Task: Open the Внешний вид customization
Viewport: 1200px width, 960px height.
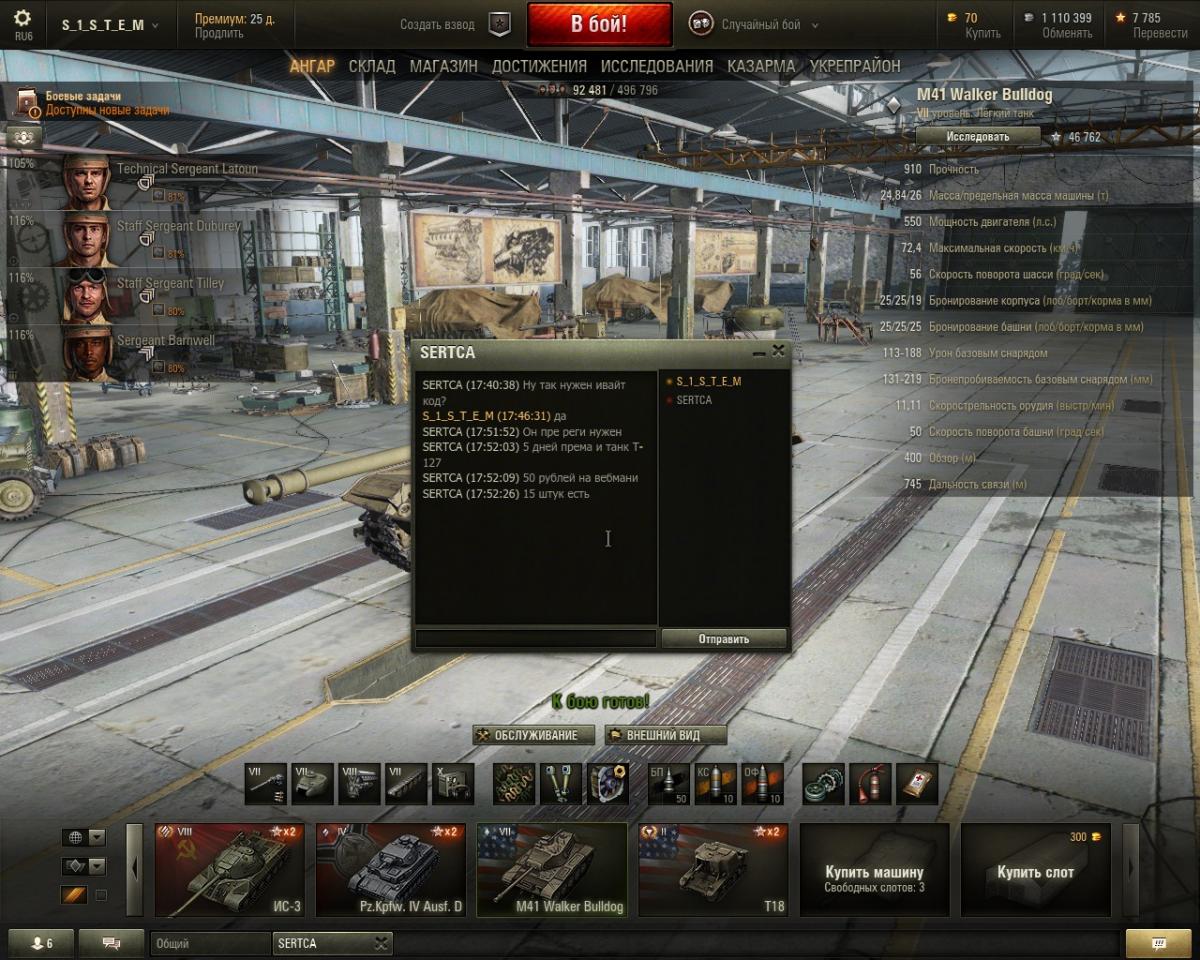Action: 665,735
